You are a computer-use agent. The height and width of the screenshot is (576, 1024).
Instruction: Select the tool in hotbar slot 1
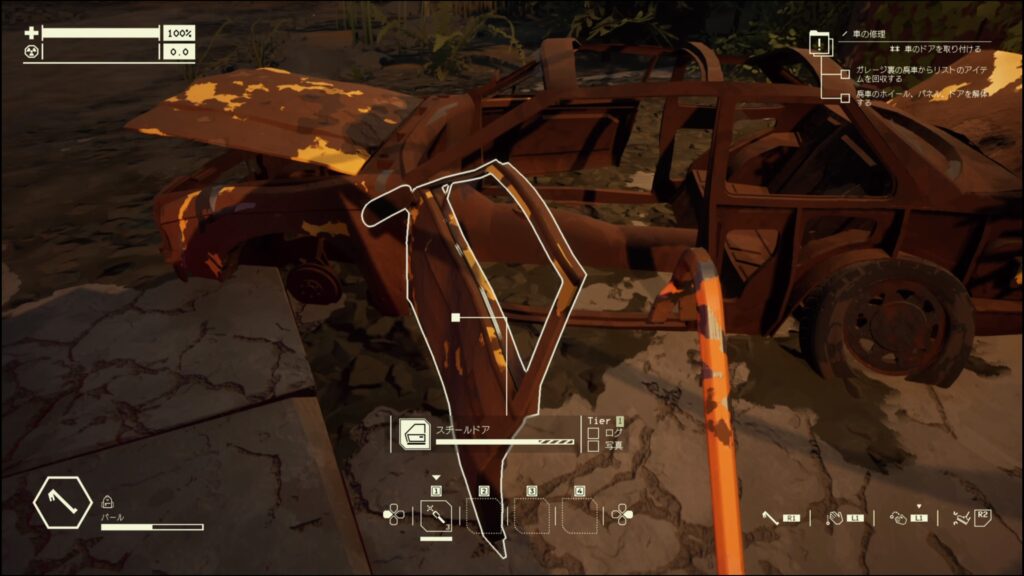point(436,515)
